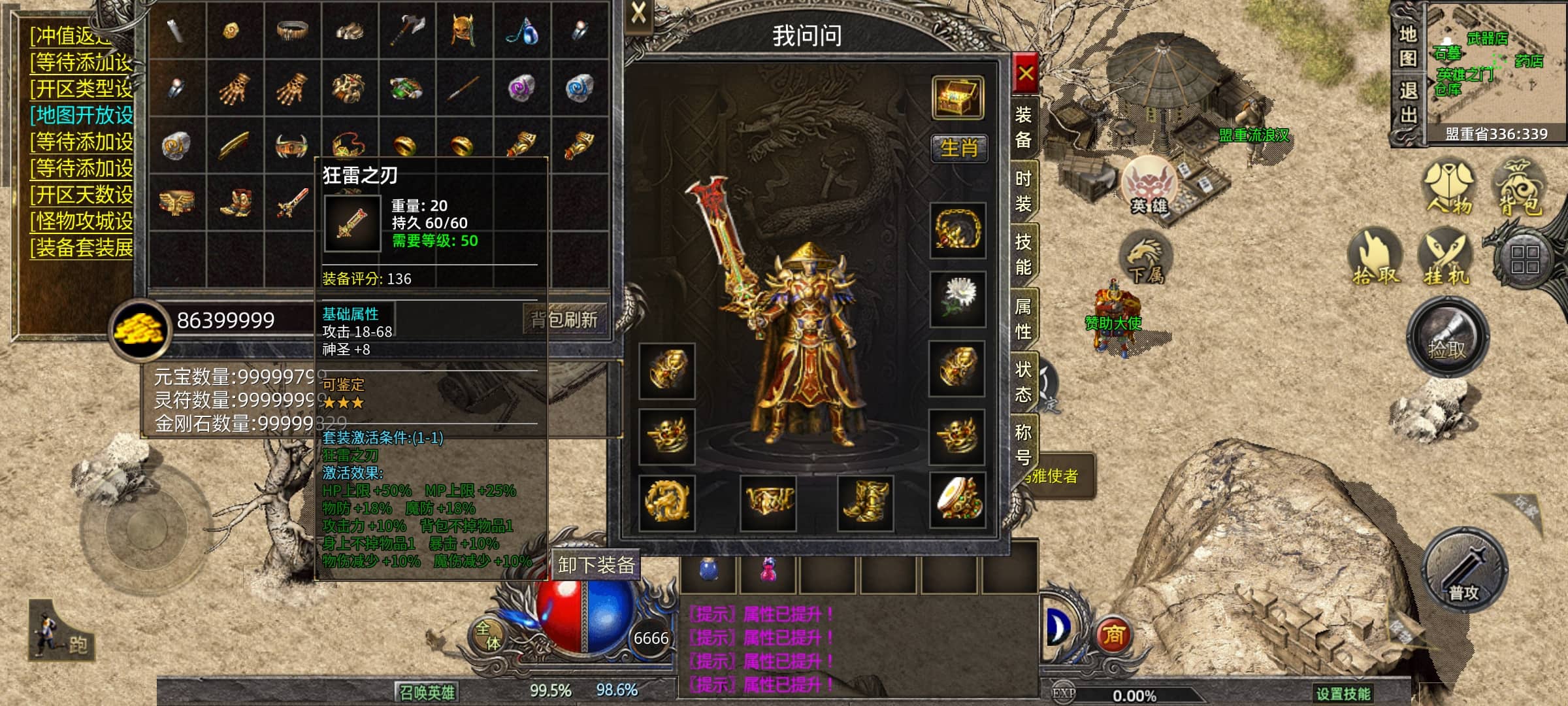Open the 商 shop button
The image size is (1568, 706).
click(x=1113, y=635)
